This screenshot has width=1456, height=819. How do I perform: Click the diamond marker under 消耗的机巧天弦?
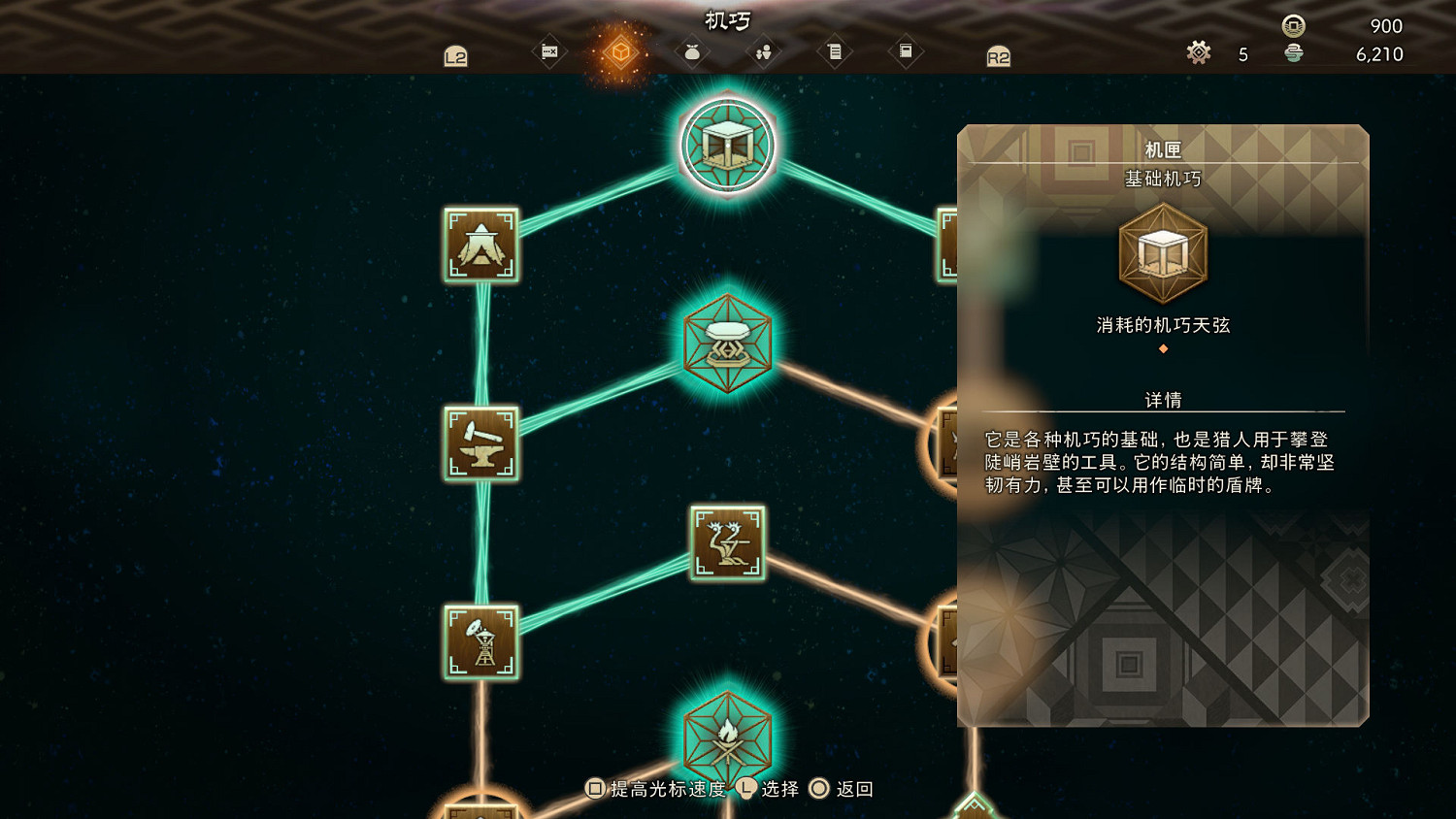(x=1163, y=348)
